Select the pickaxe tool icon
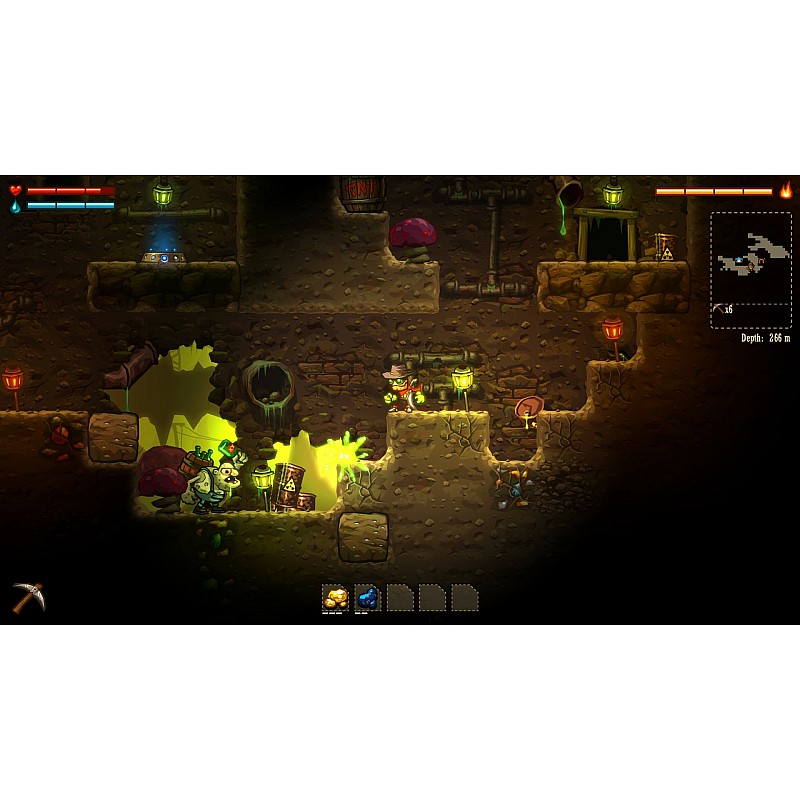800x800 pixels. pyautogui.click(x=28, y=597)
